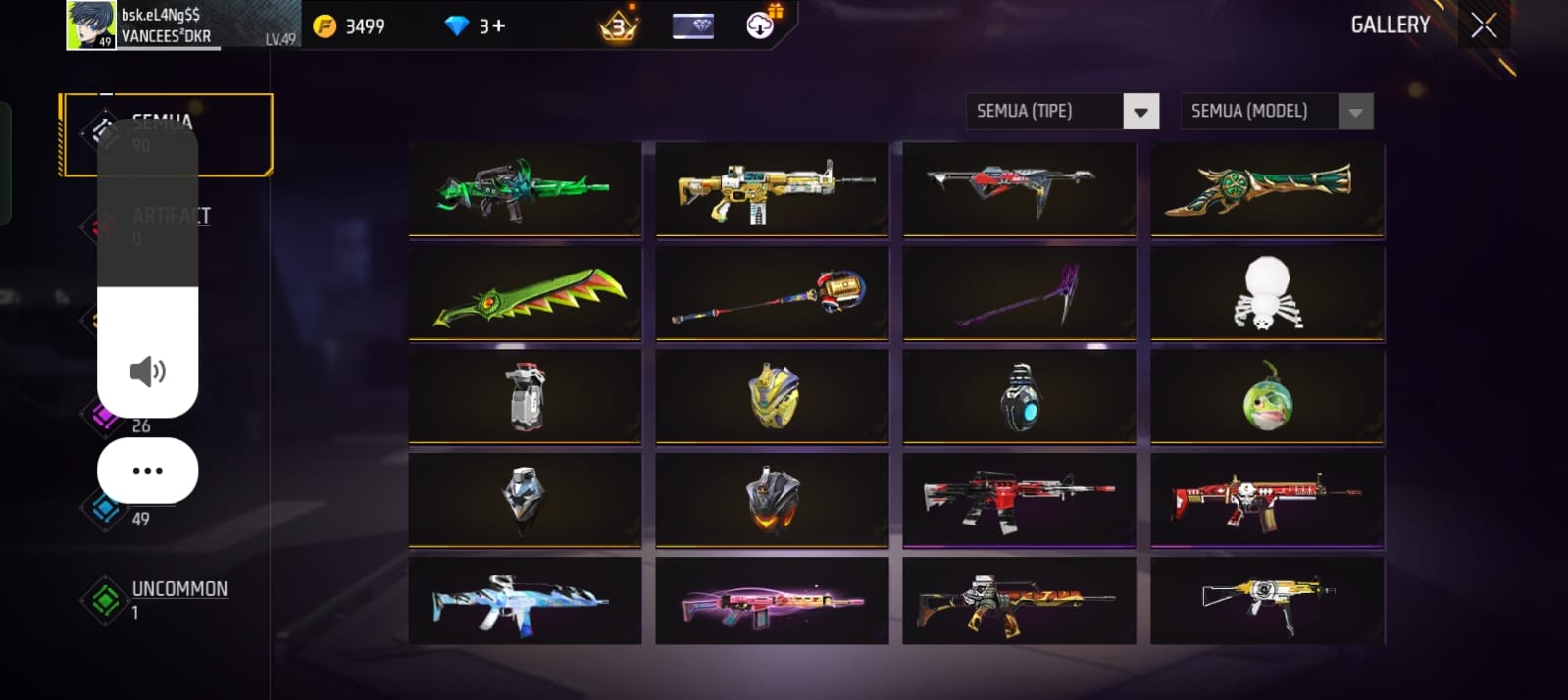Select the yellow and blue loot box skin
This screenshot has height=700, width=1568.
[772, 397]
